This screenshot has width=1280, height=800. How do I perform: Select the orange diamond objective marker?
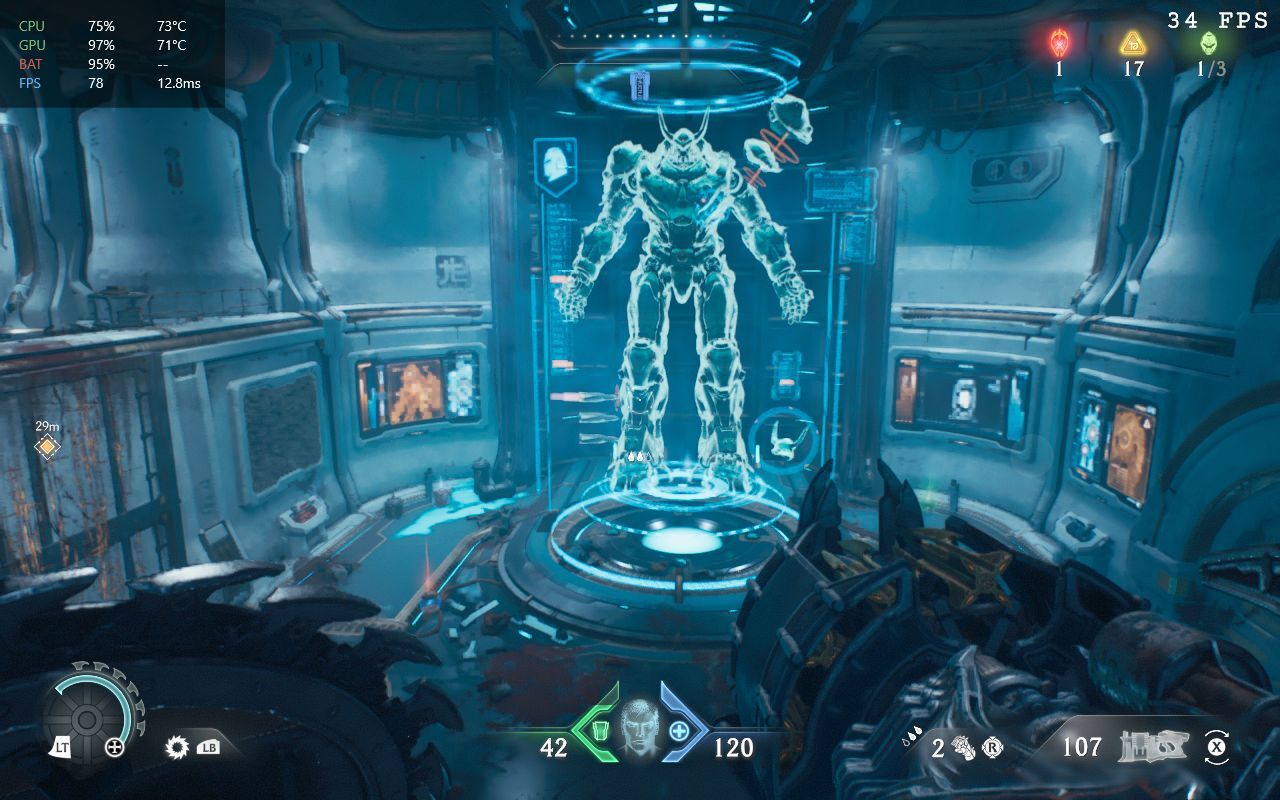[47, 447]
